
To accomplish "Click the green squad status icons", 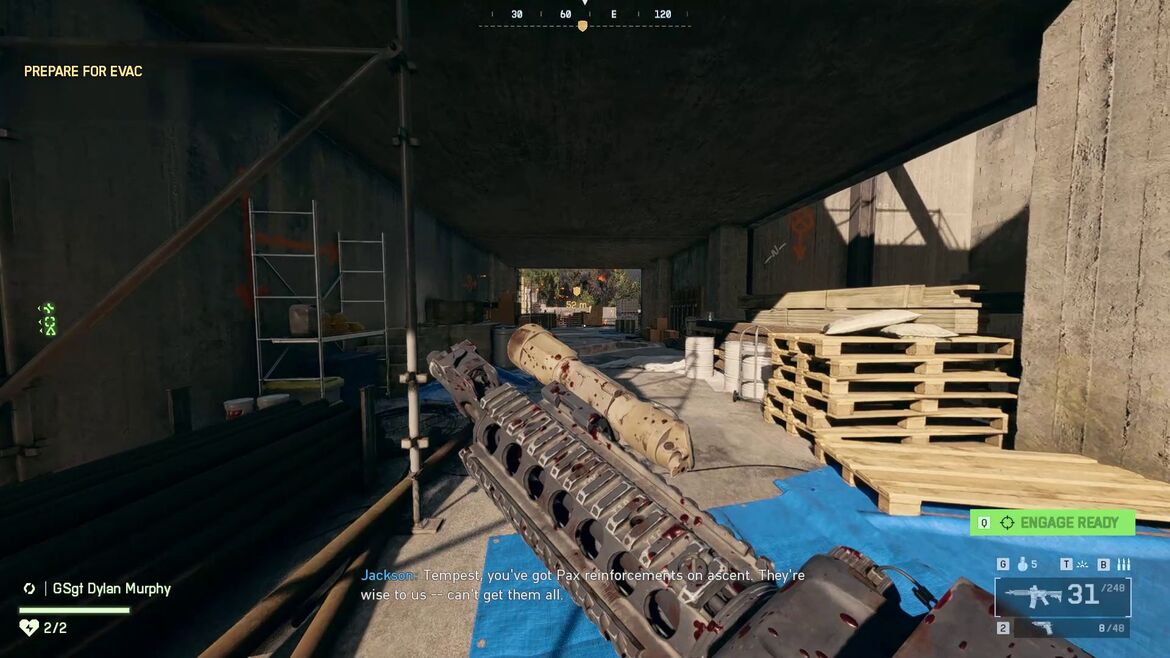I will (x=47, y=319).
